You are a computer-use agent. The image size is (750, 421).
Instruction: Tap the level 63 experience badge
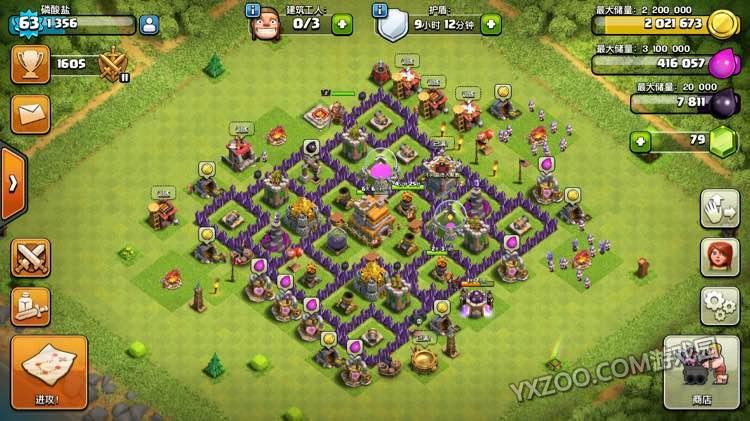[x=28, y=22]
